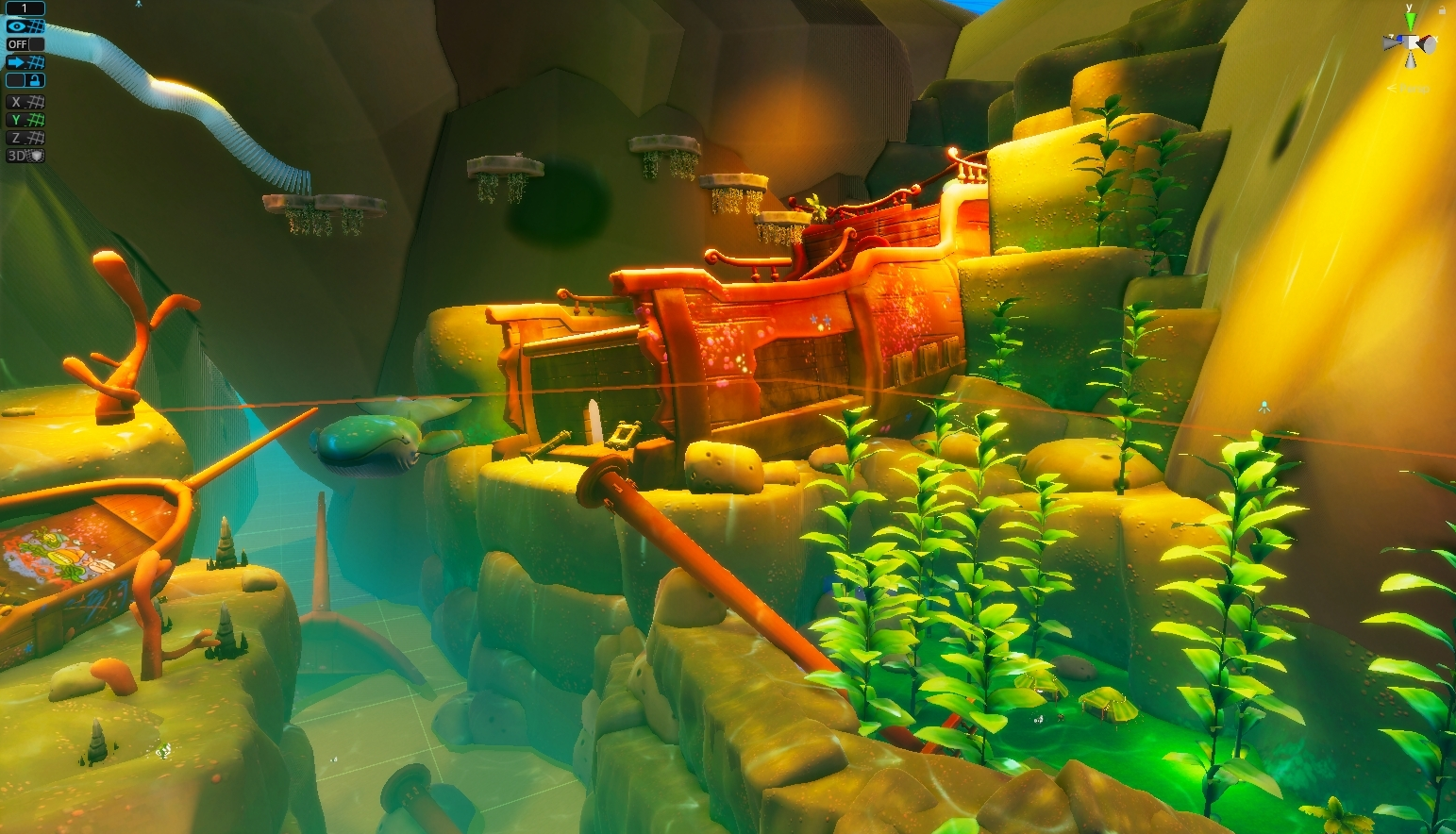
Task: Click the scene gizmo's rotation lock icon
Action: point(1442,9)
